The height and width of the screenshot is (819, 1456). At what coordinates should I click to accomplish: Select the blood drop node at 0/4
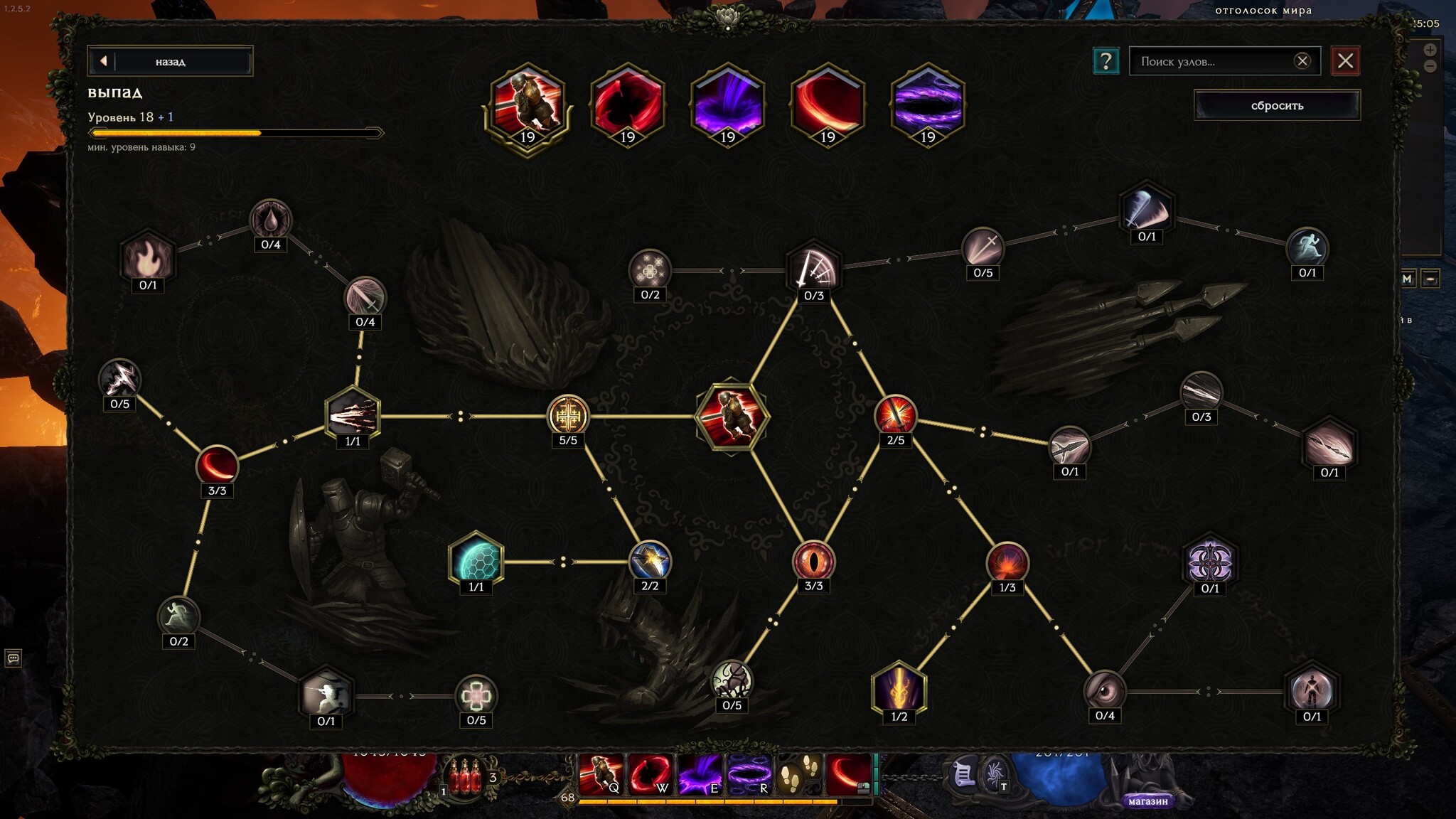(x=271, y=220)
